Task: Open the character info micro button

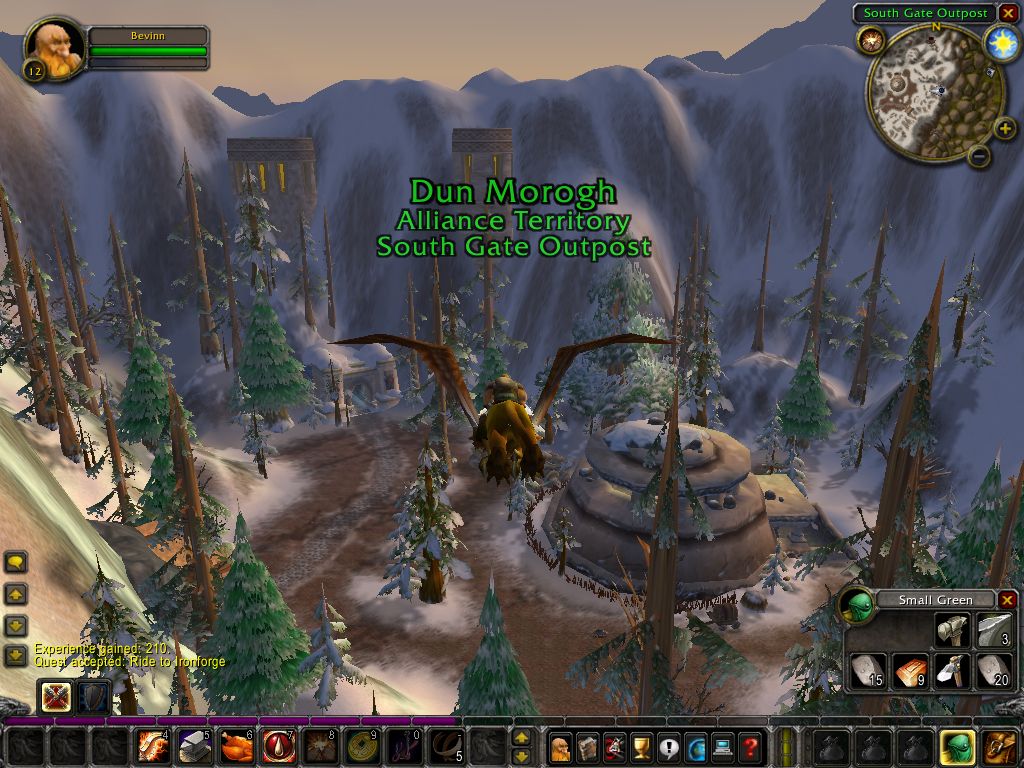Action: [x=560, y=747]
